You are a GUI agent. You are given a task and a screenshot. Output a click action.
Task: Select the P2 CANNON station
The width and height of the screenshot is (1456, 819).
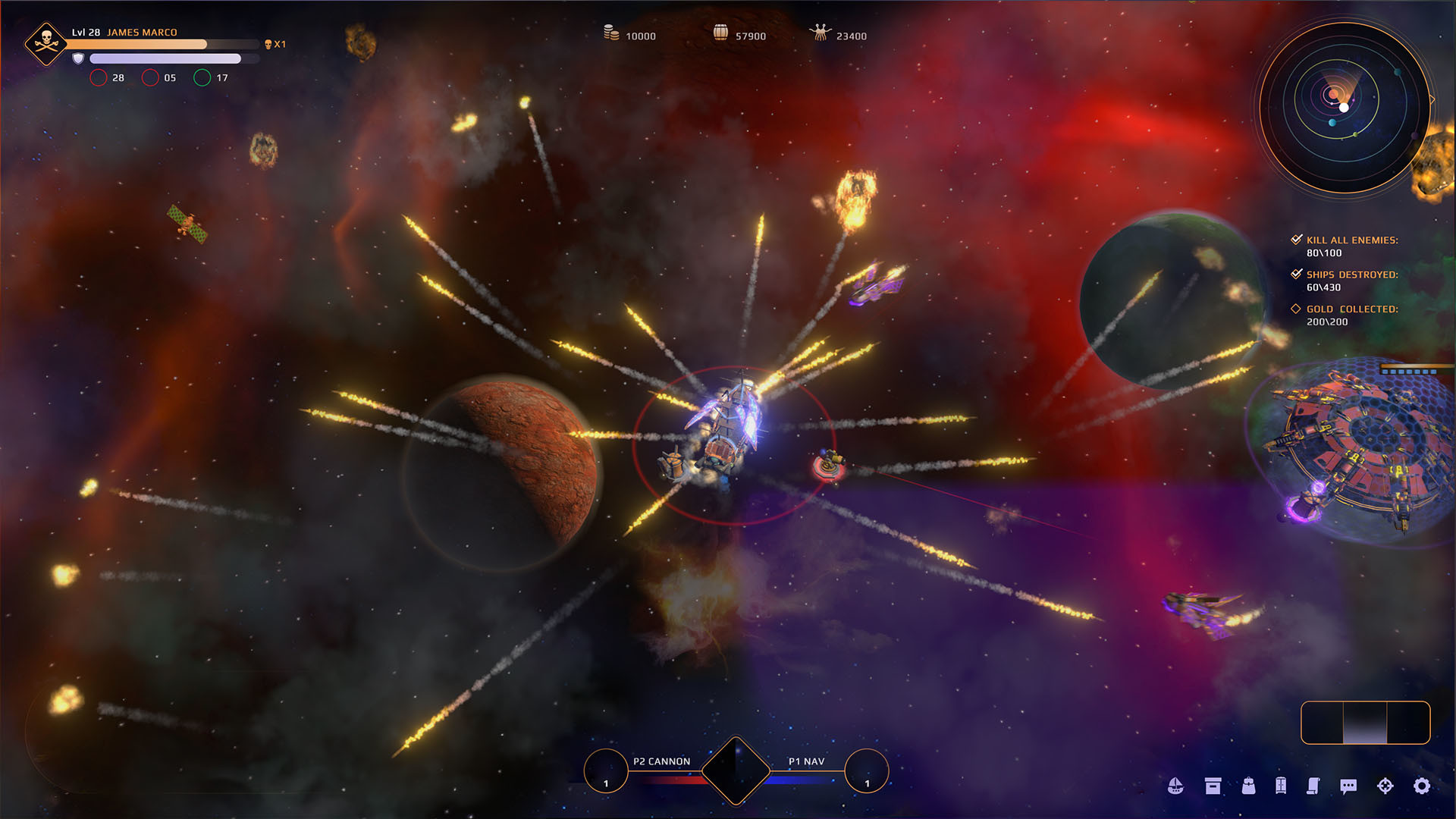605,770
